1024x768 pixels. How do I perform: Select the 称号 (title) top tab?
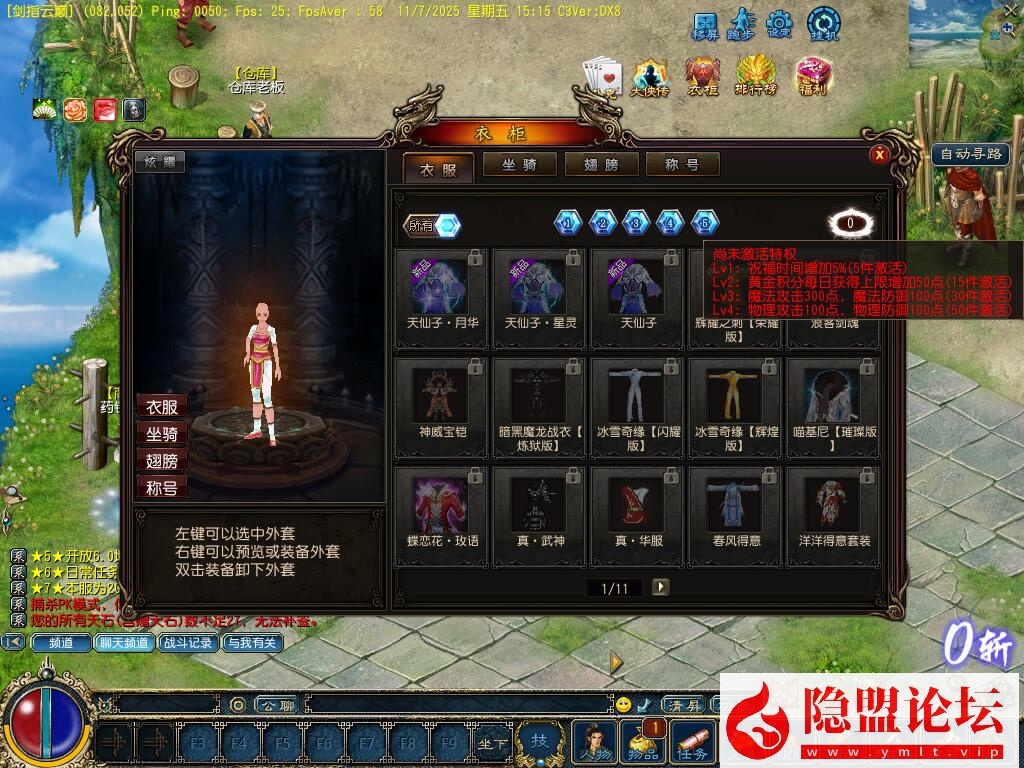pyautogui.click(x=683, y=165)
